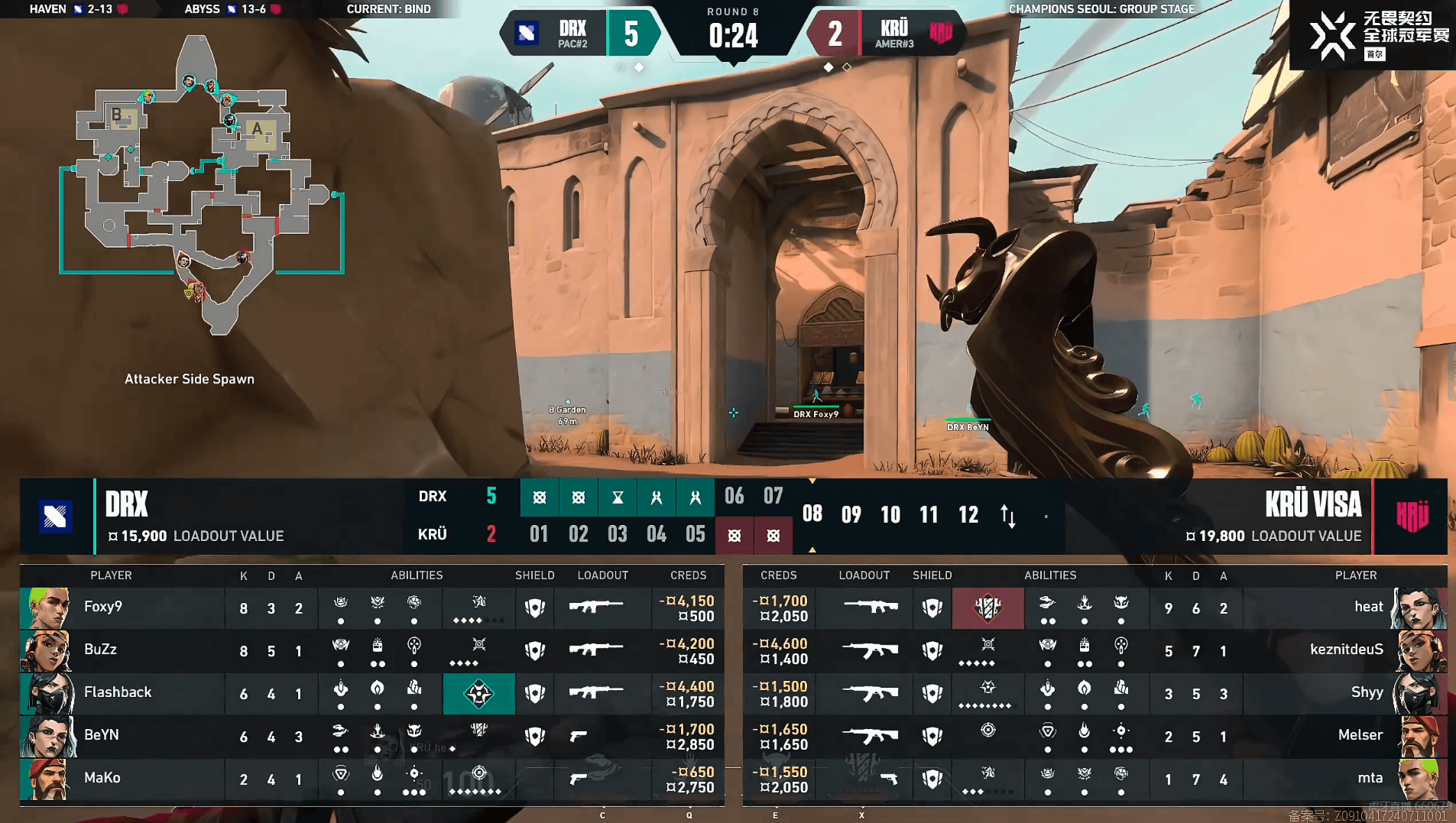Pick MaKo's portrait in the scoreboard
The height and width of the screenshot is (823, 1456).
[x=47, y=779]
